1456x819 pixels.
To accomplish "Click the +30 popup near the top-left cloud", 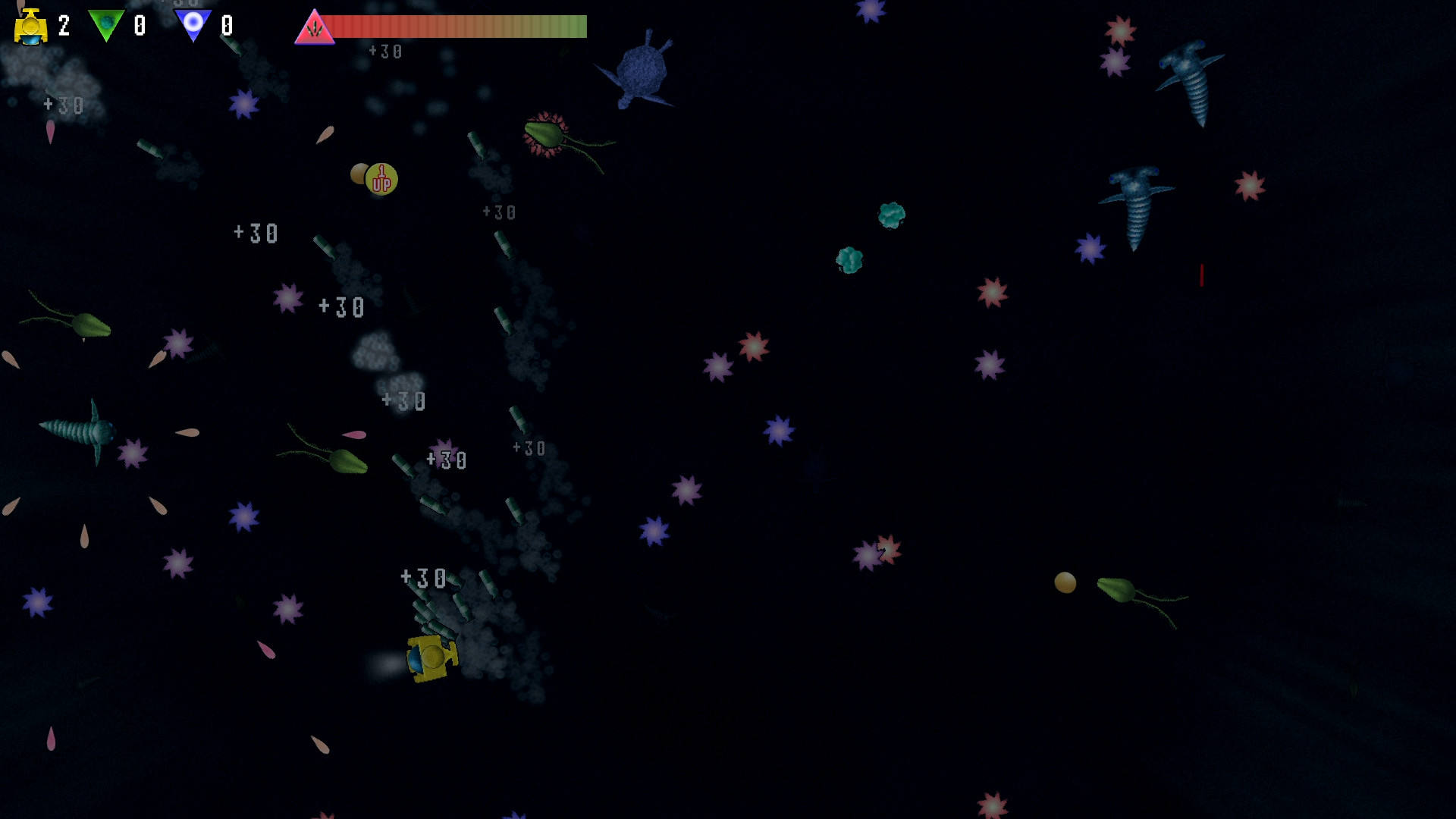I will point(64,105).
